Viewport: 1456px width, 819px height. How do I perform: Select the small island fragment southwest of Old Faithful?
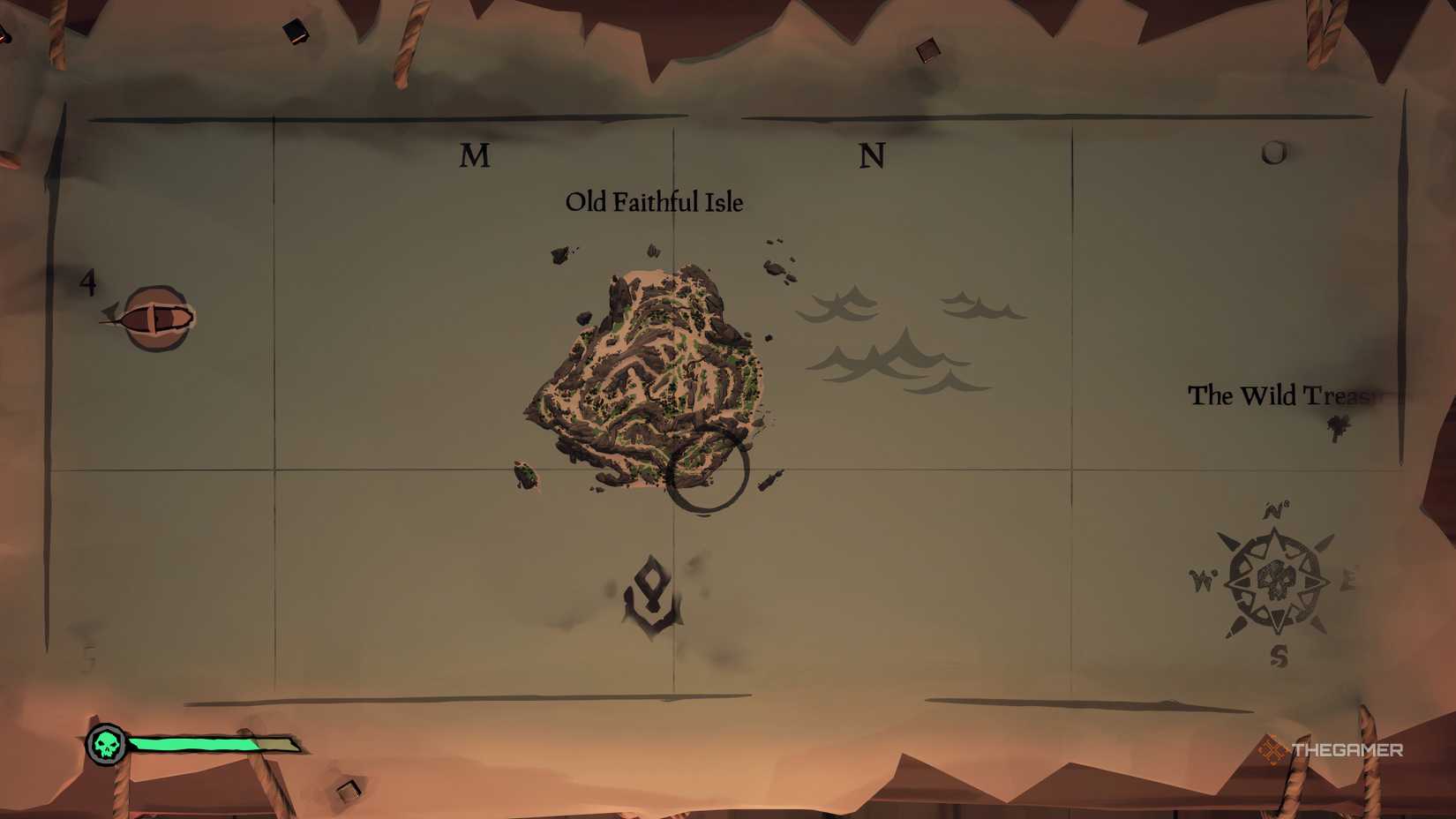[524, 475]
